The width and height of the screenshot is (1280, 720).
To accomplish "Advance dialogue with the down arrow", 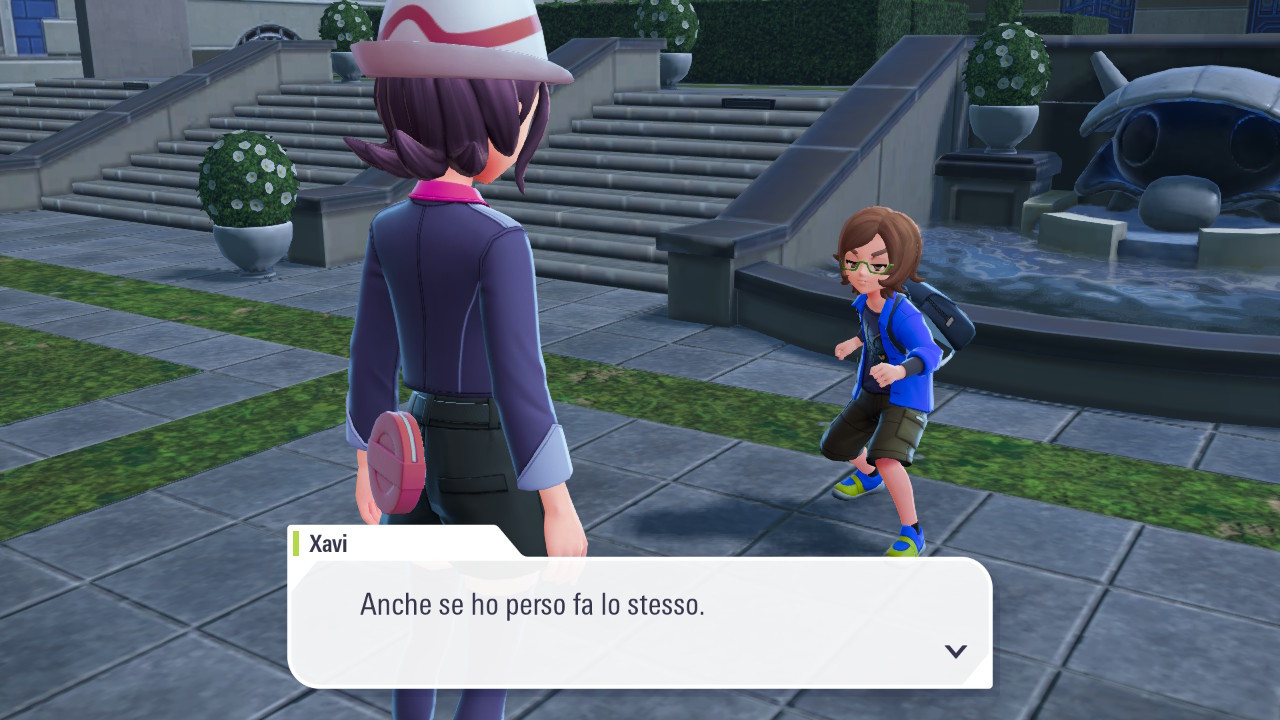I will 955,651.
